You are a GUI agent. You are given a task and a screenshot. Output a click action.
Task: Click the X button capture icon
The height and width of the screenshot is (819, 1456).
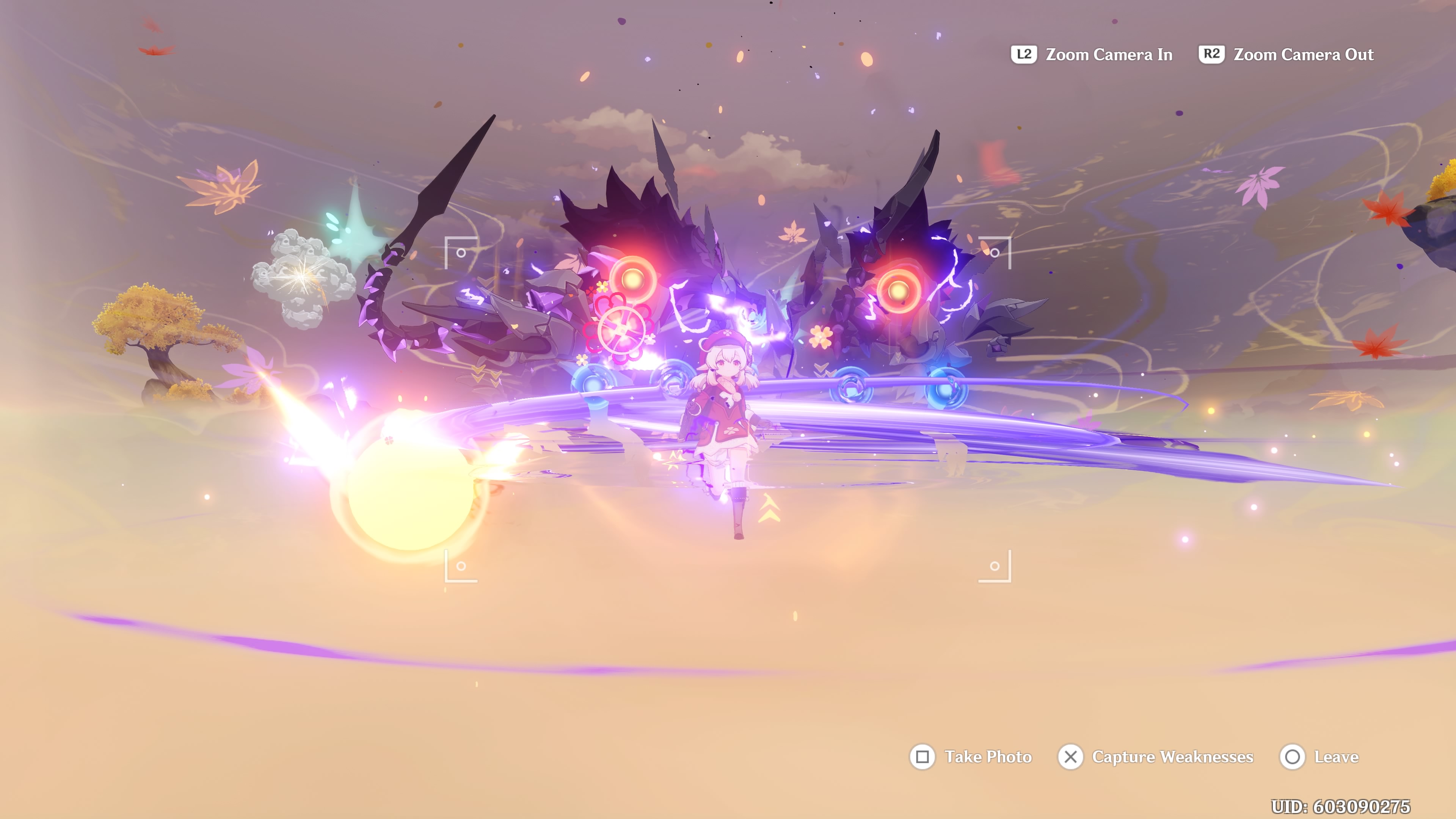[1071, 758]
